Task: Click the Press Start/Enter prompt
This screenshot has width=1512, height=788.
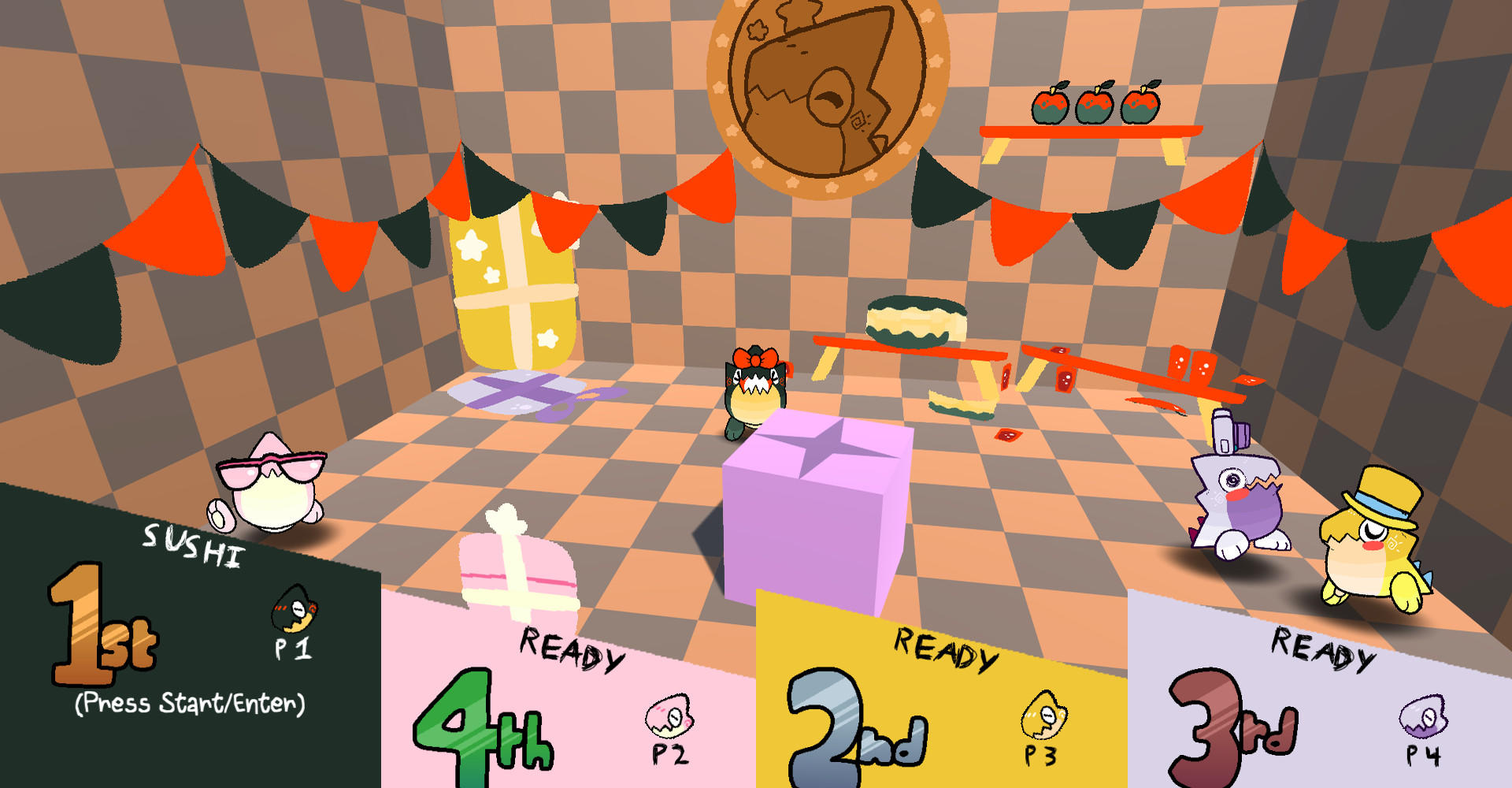Action: [x=189, y=705]
